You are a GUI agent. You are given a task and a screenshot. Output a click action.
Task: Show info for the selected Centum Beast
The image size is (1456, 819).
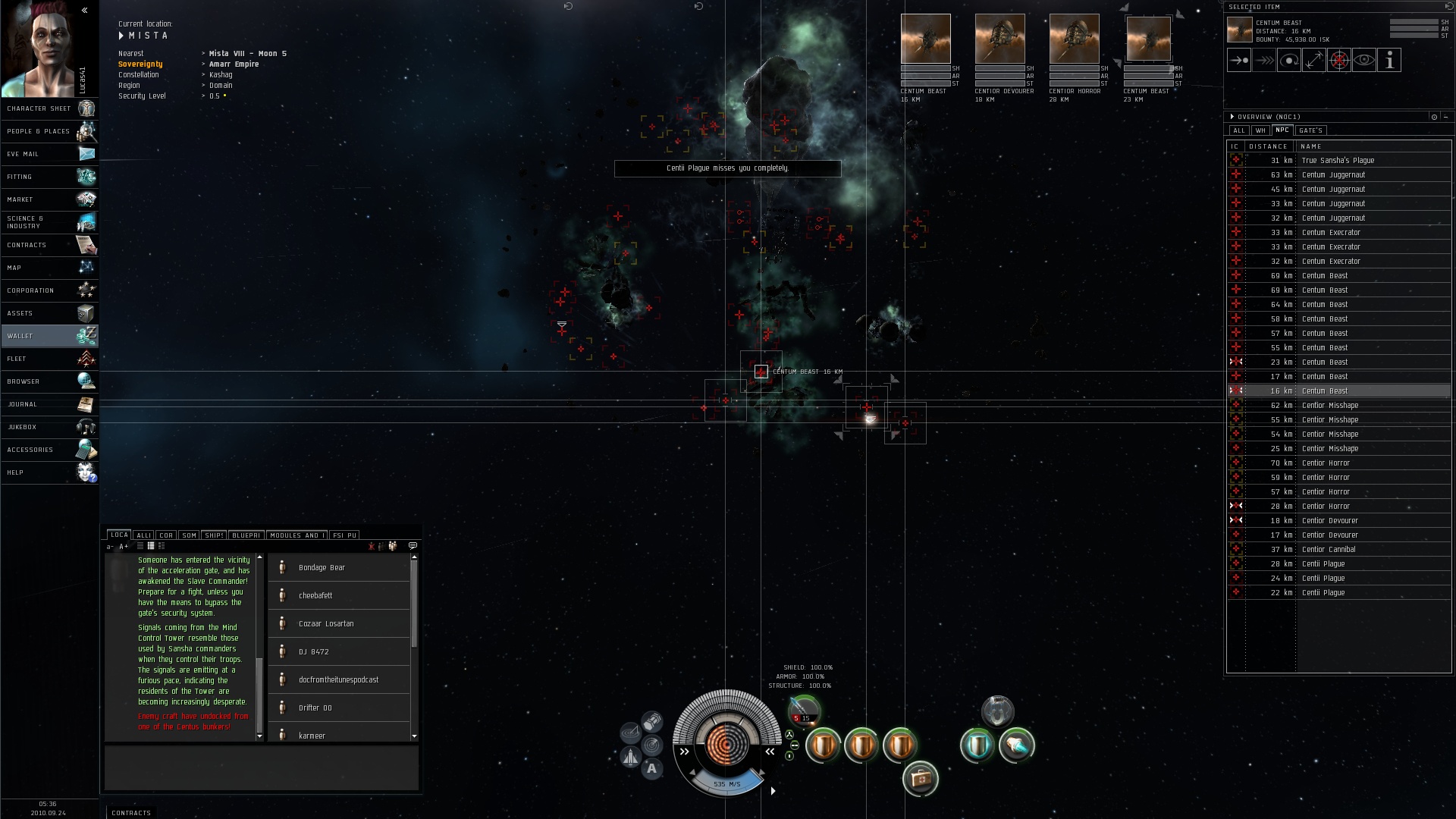(x=1389, y=61)
